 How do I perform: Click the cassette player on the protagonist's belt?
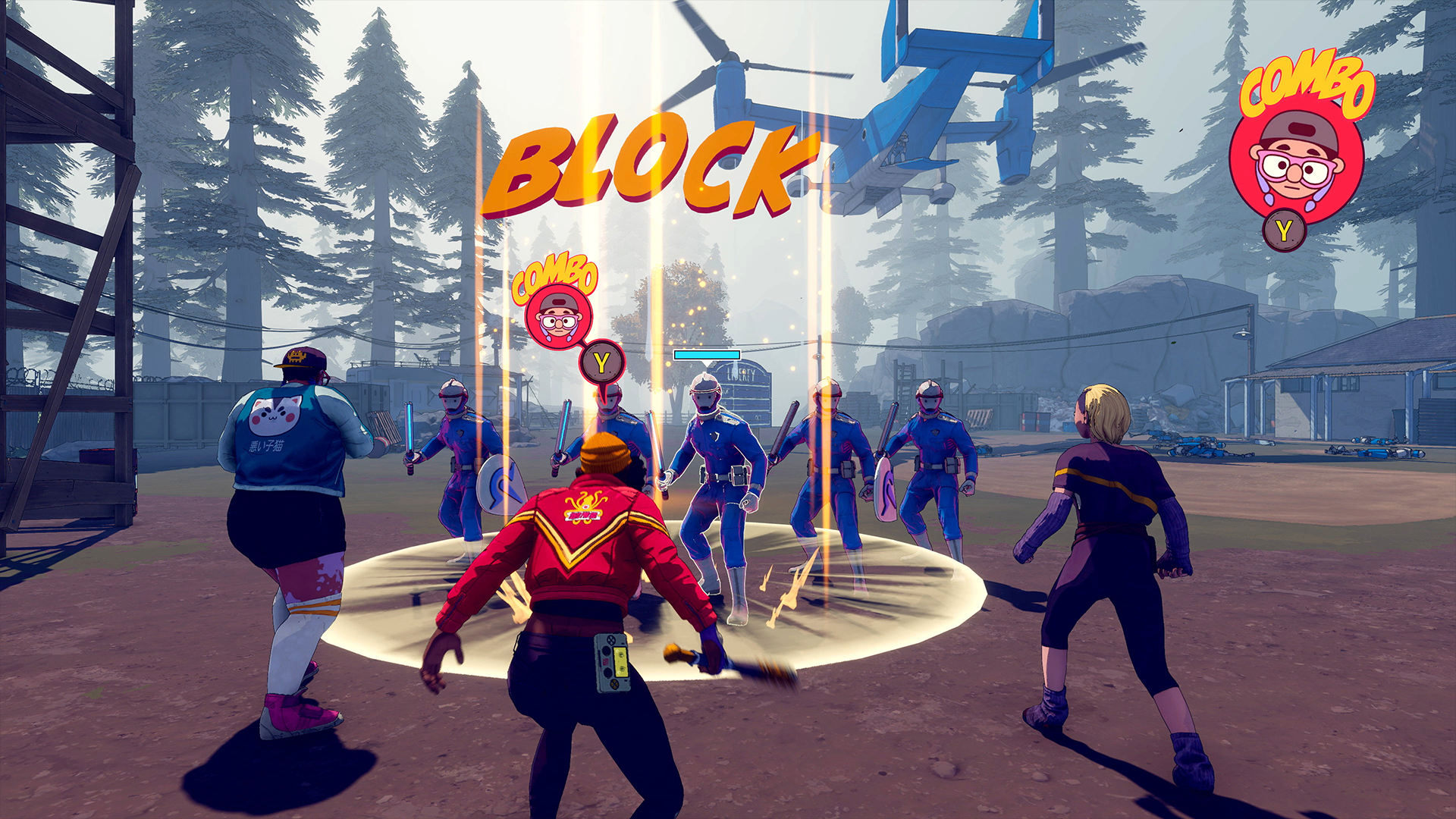tap(613, 663)
